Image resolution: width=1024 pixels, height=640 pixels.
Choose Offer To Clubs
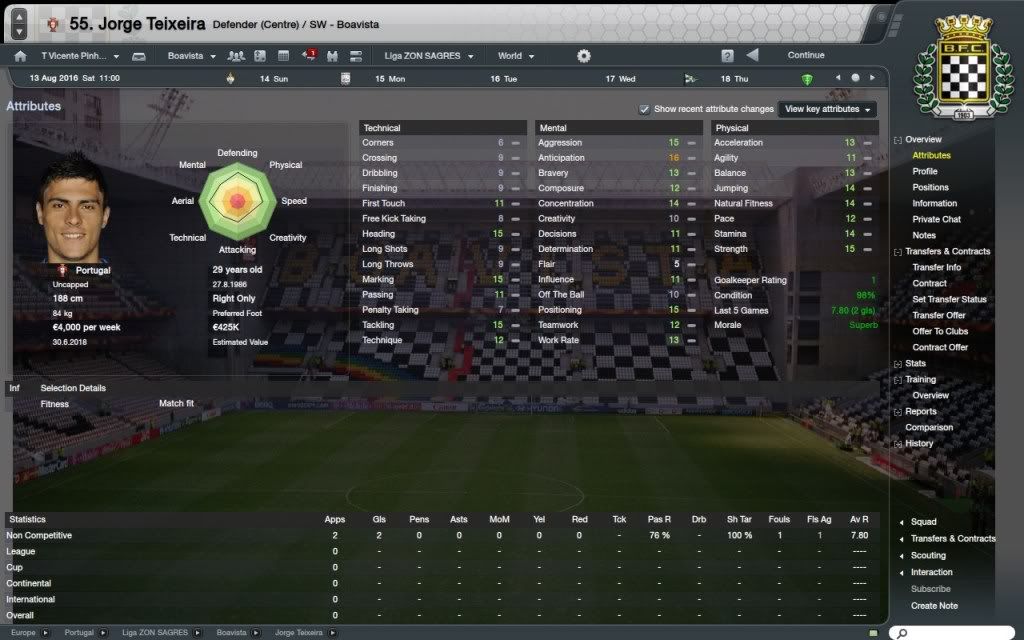940,331
